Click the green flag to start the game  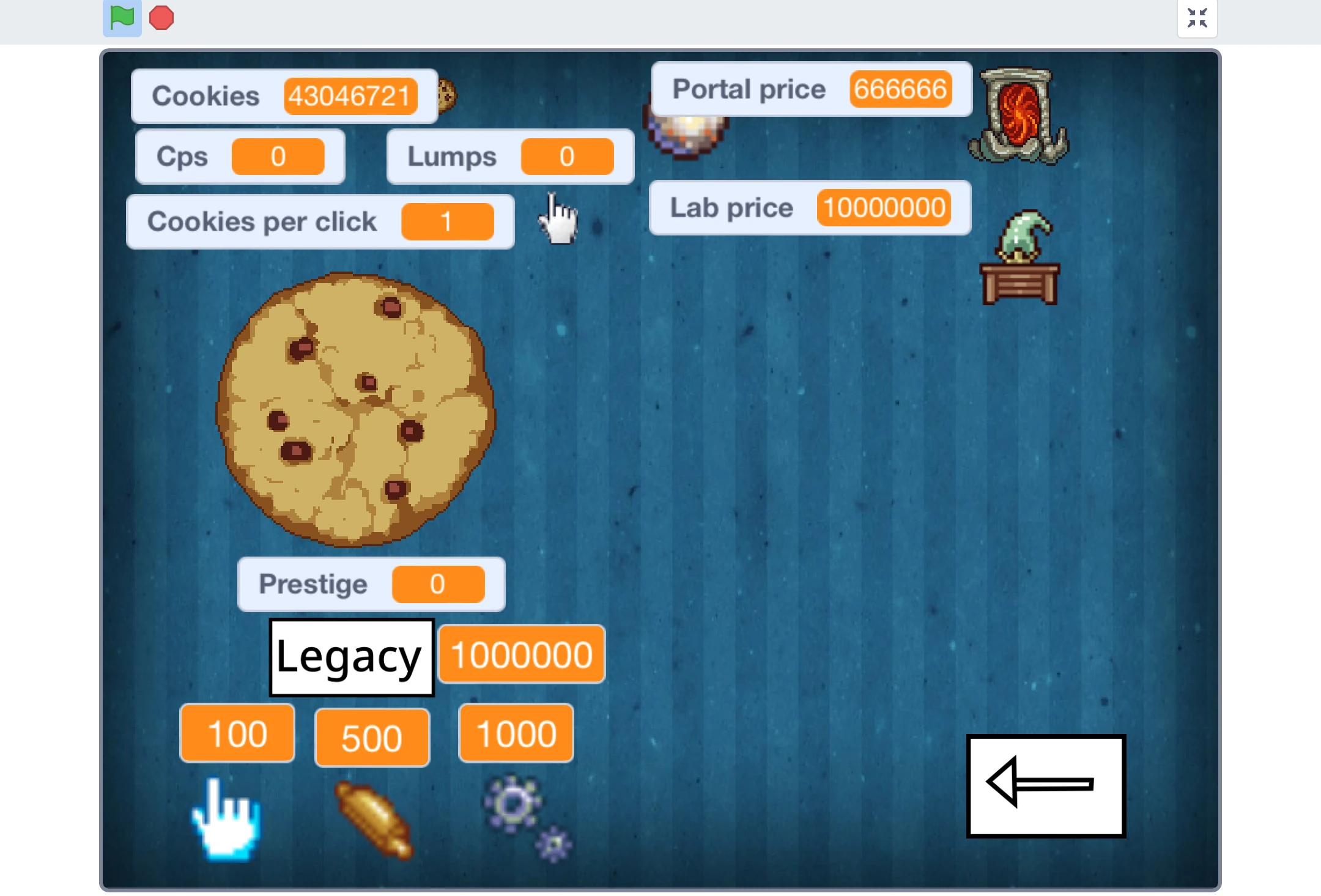coord(121,18)
